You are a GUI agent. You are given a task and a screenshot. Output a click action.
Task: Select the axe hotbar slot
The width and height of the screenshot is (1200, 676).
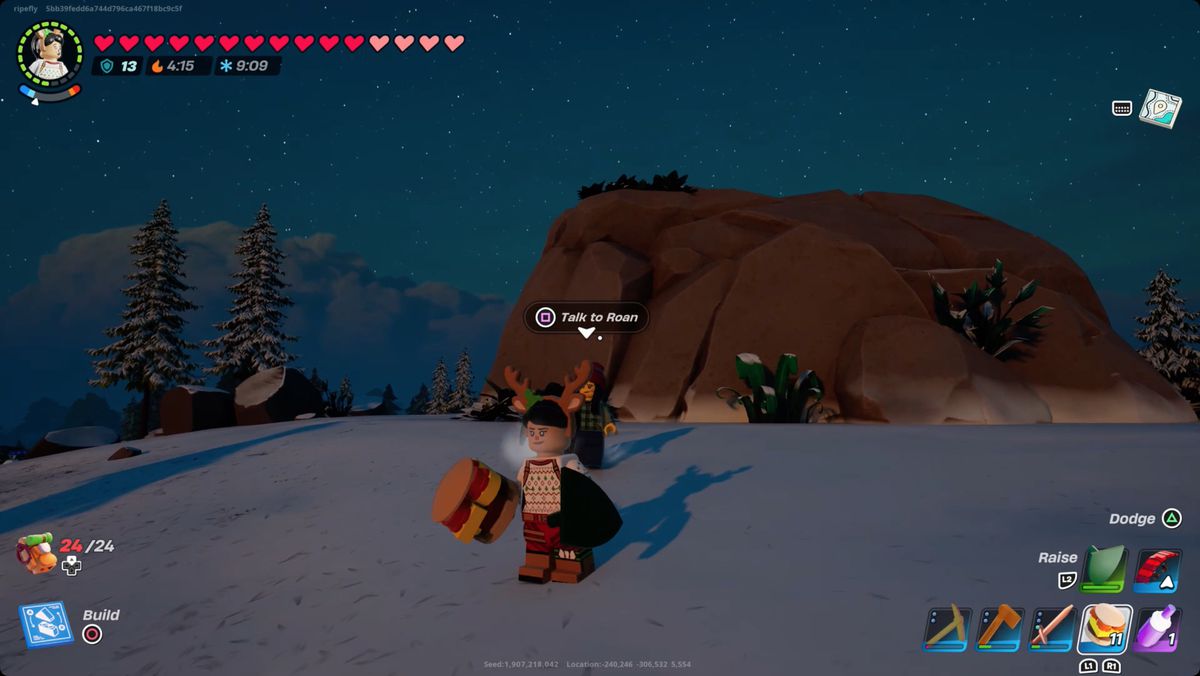[x=999, y=629]
